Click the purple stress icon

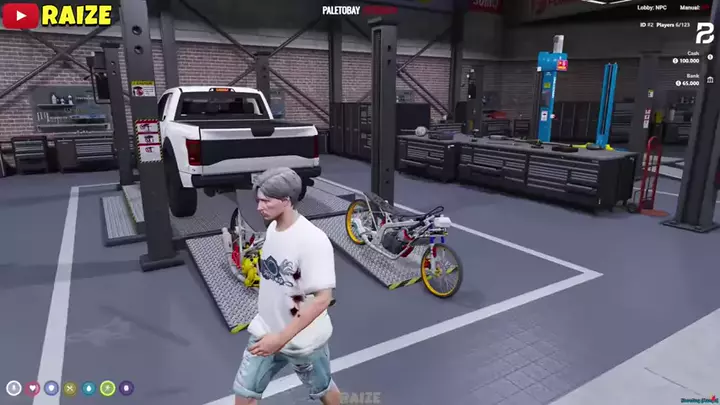tap(126, 388)
